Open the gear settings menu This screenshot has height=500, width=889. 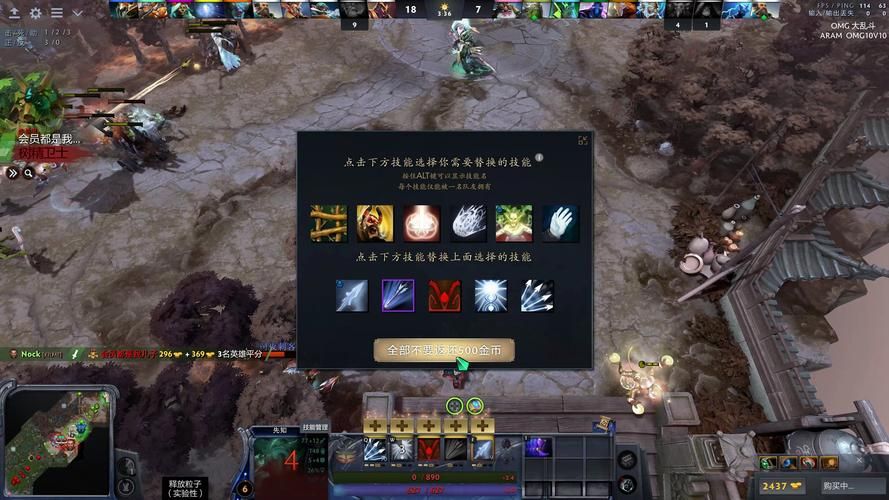(x=35, y=13)
